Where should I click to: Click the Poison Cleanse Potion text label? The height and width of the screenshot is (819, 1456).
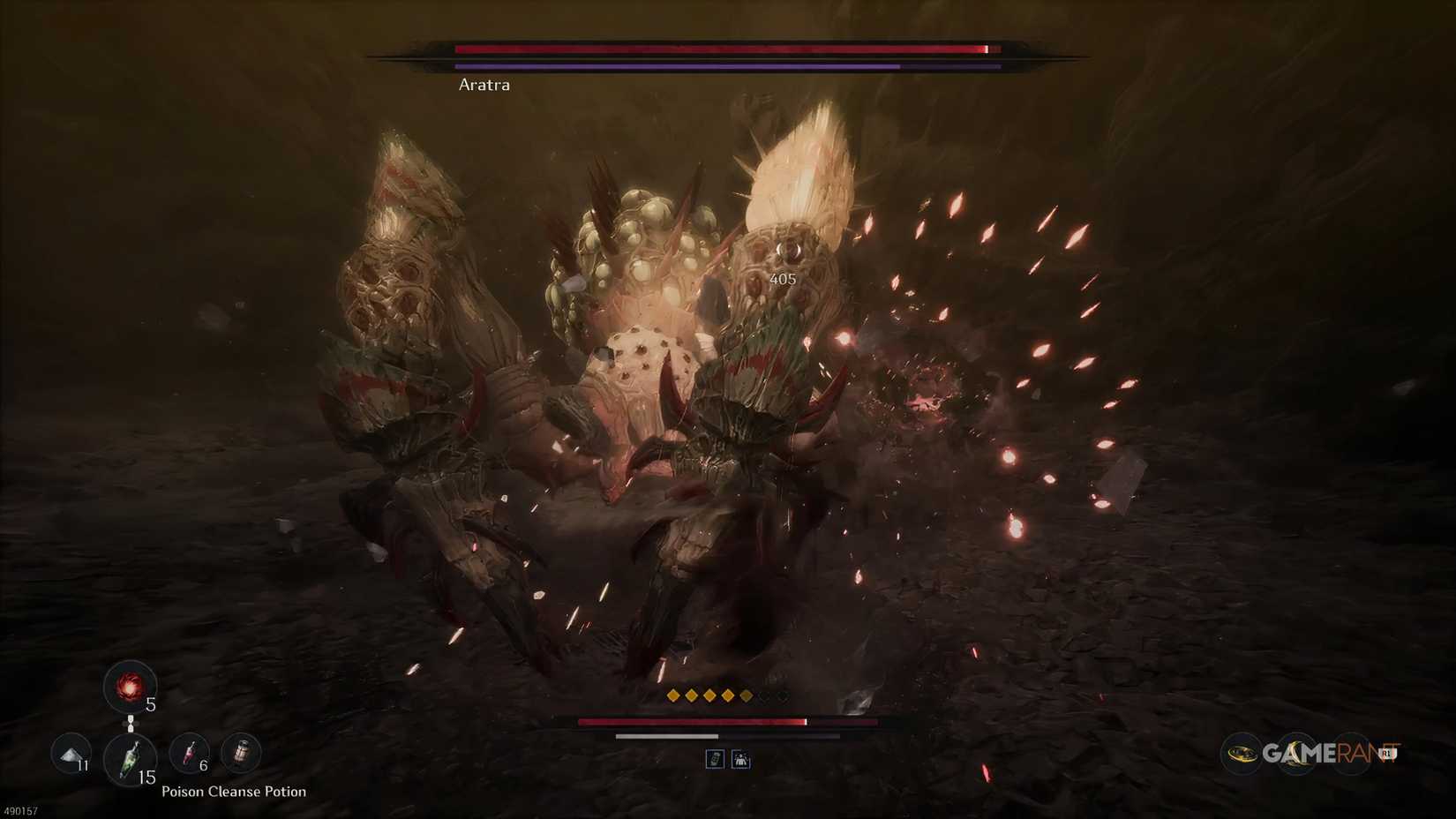234,792
